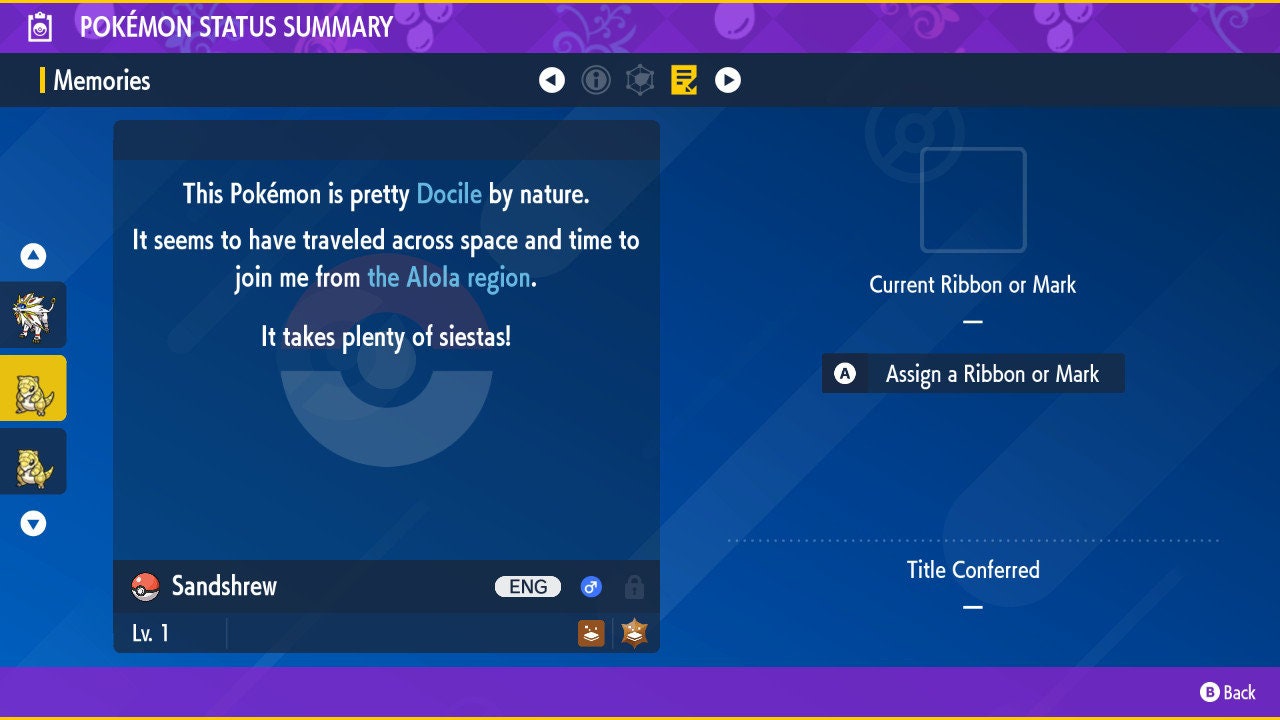
Task: Select the yellow Memories notepad tab
Action: 684,80
